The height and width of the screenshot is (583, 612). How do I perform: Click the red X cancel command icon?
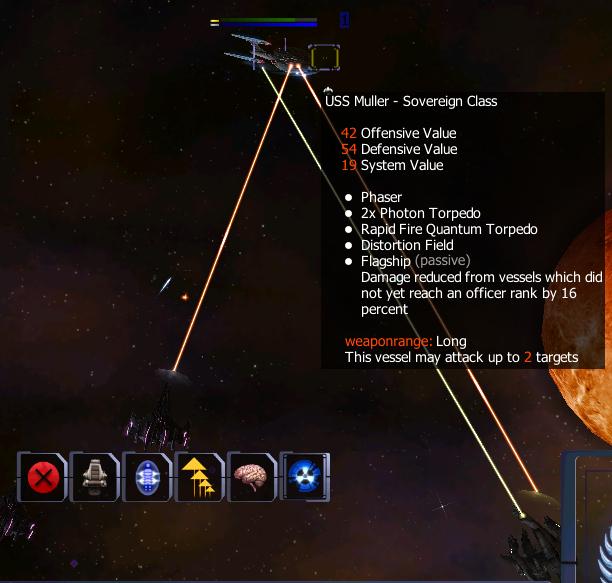tap(42, 477)
